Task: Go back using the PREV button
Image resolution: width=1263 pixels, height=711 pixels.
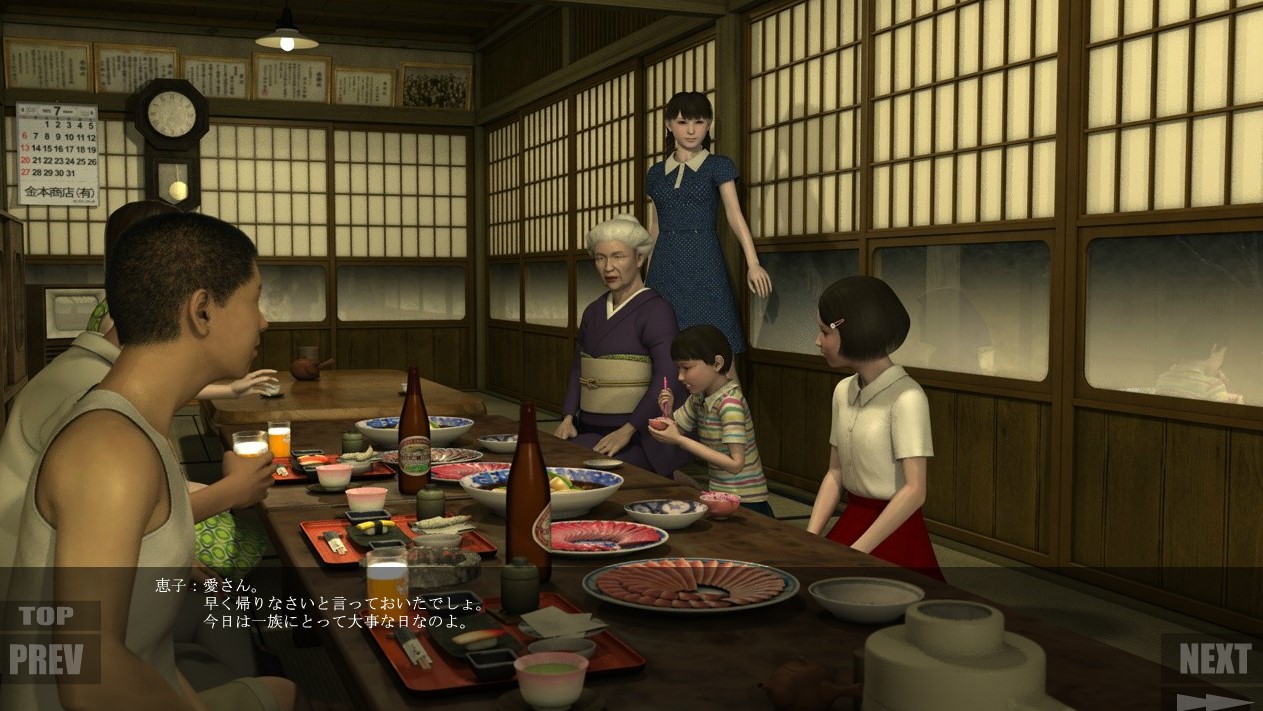Action: point(53,659)
